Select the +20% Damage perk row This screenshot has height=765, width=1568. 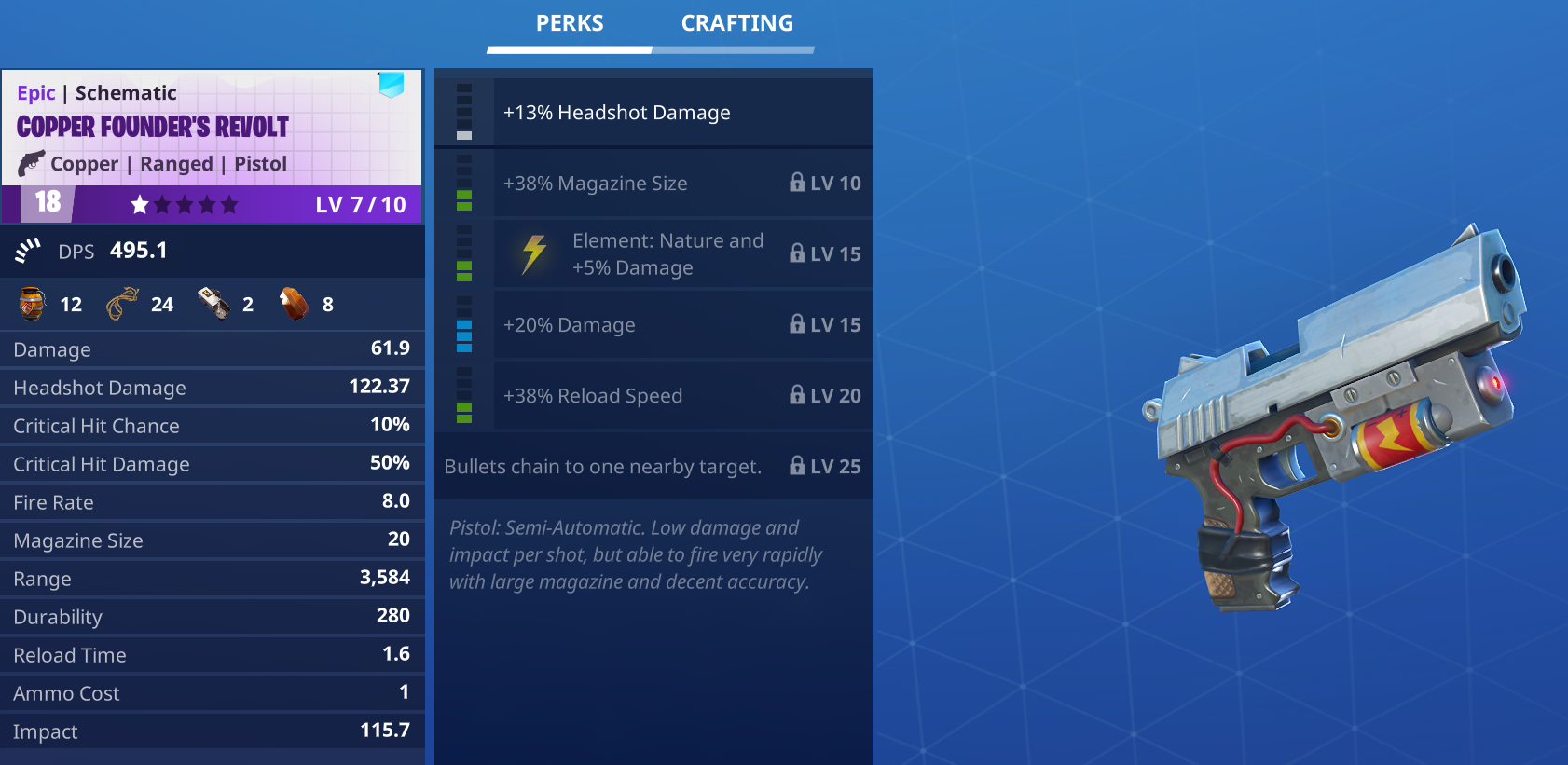click(x=681, y=325)
